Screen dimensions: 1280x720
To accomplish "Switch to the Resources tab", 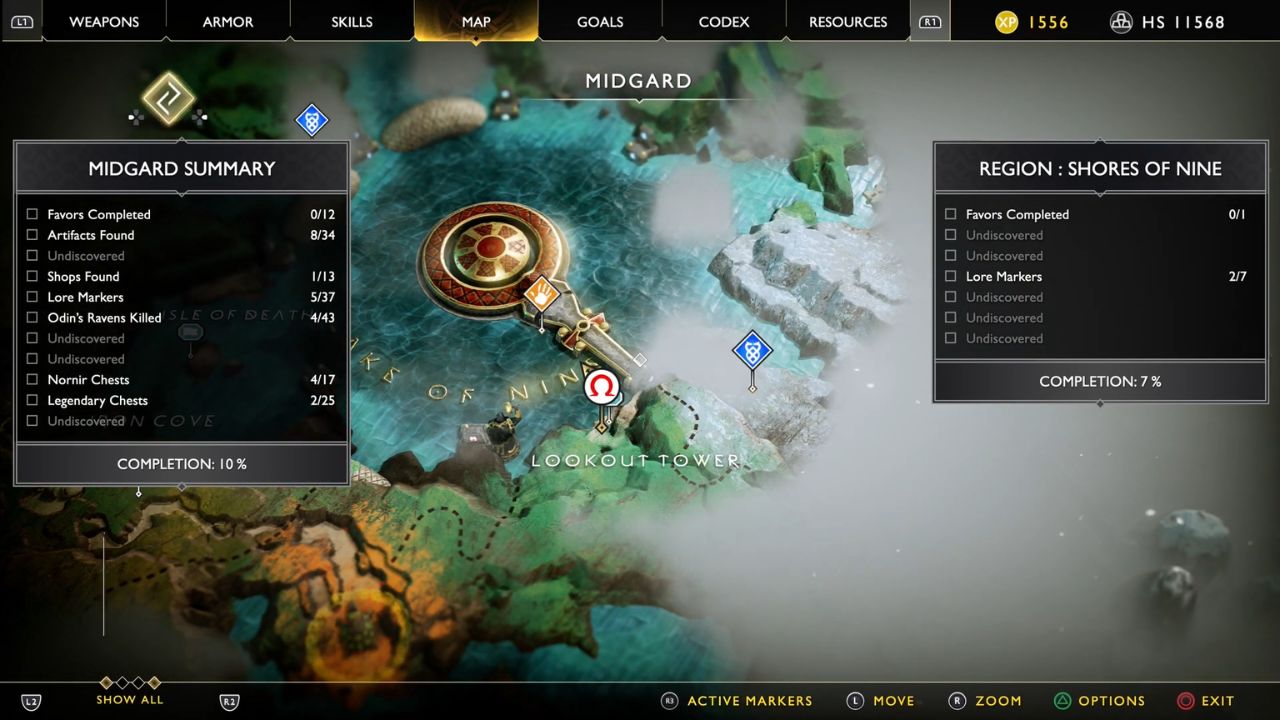I will pos(848,22).
